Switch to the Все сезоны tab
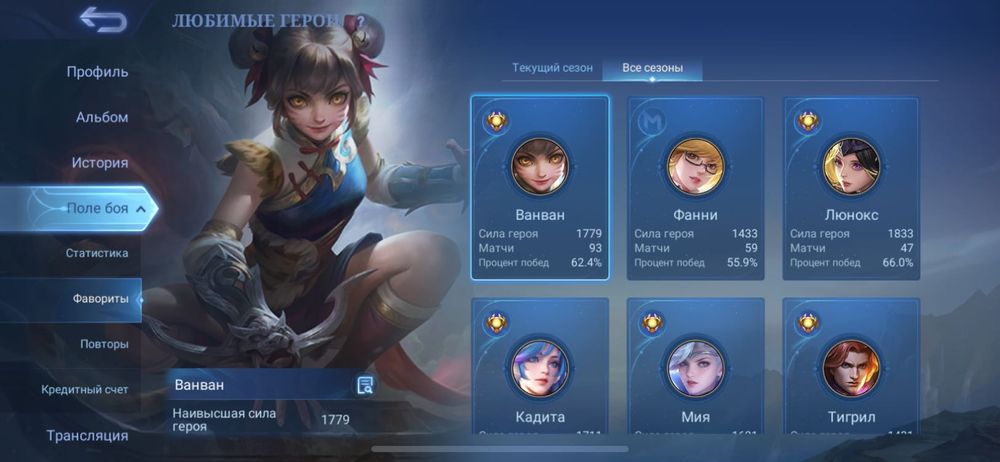 pos(652,68)
